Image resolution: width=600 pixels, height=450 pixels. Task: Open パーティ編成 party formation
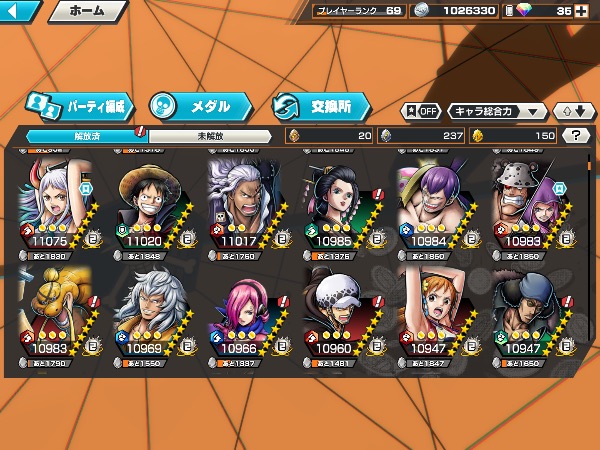78,106
